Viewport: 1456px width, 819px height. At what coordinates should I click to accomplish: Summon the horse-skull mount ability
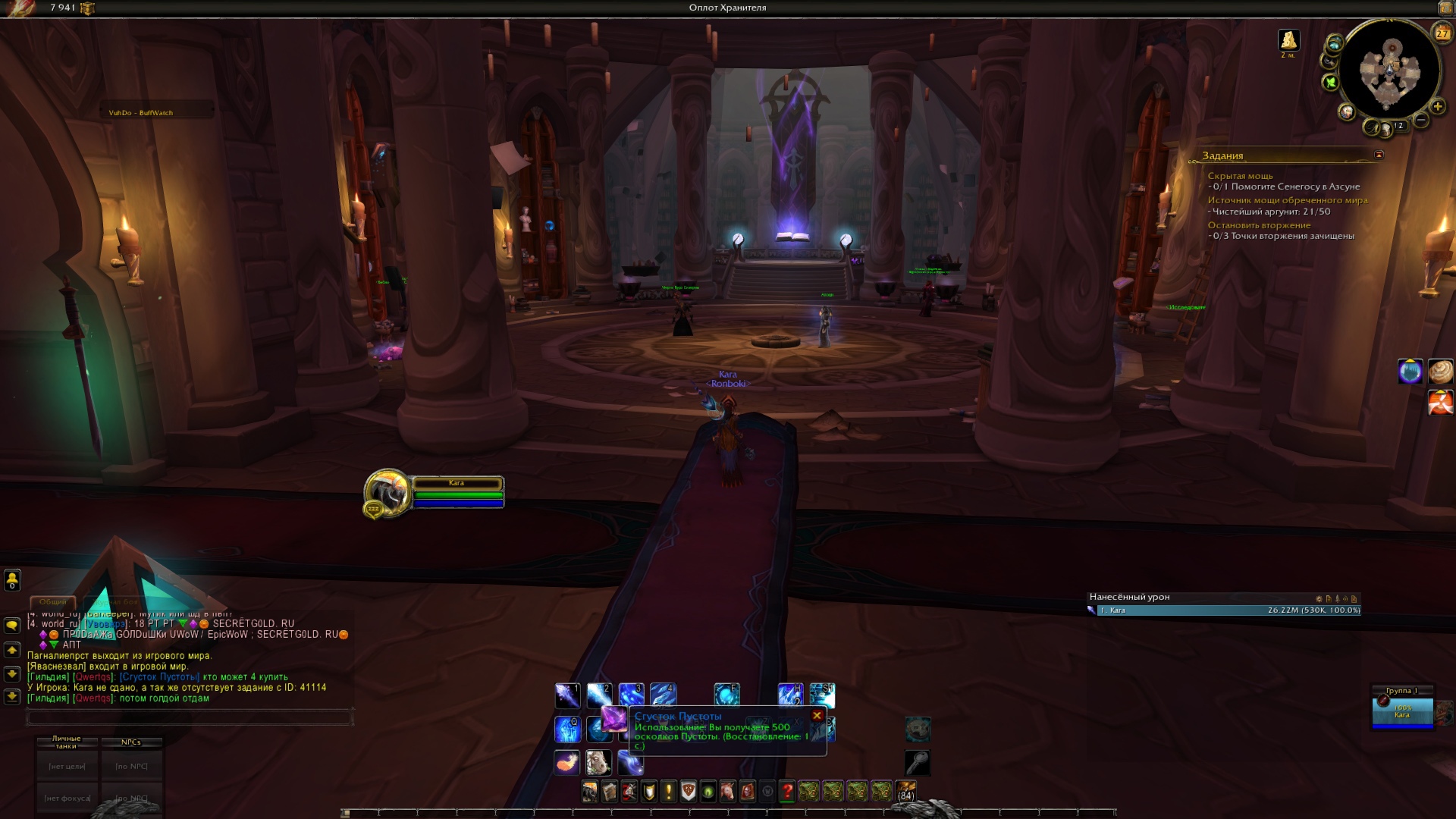pos(598,762)
